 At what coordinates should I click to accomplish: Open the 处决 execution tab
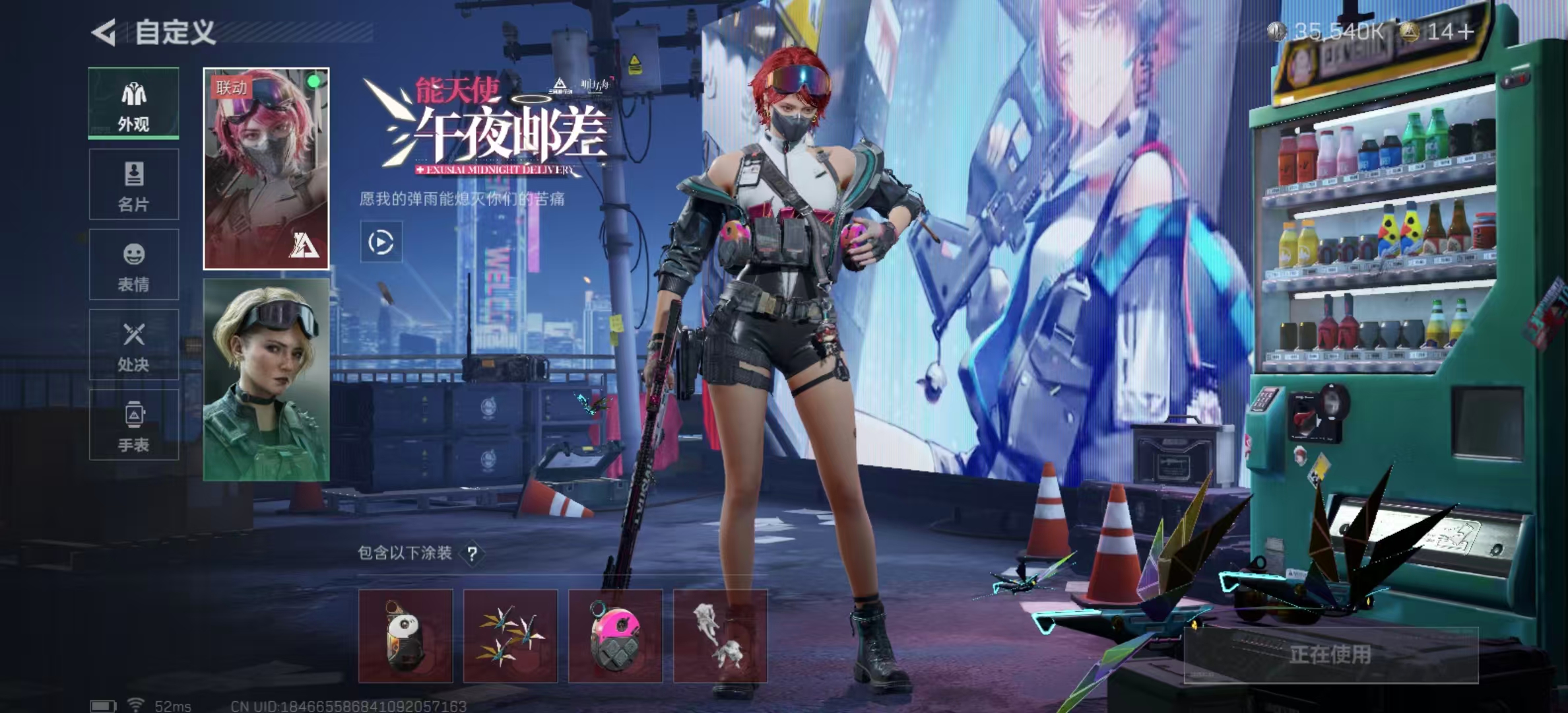(134, 344)
